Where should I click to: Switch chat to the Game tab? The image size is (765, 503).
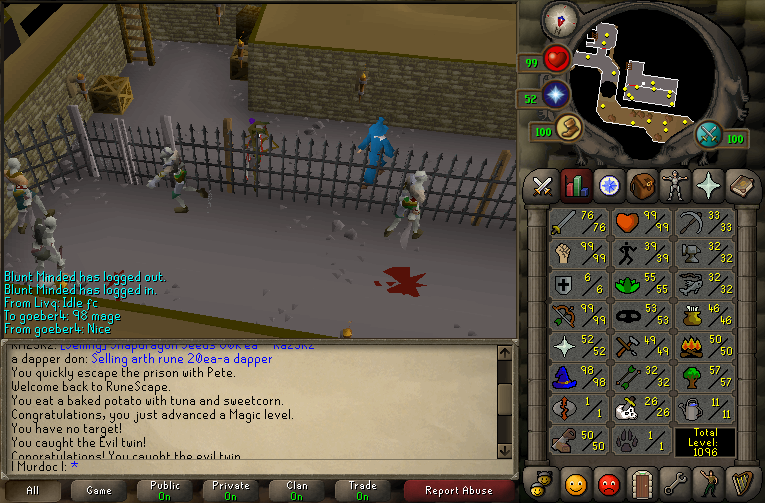[x=99, y=490]
